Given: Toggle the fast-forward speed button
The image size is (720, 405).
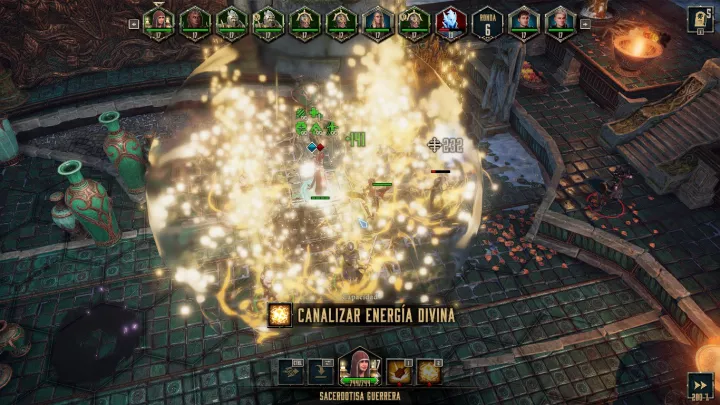Looking at the screenshot, I should point(701,384).
